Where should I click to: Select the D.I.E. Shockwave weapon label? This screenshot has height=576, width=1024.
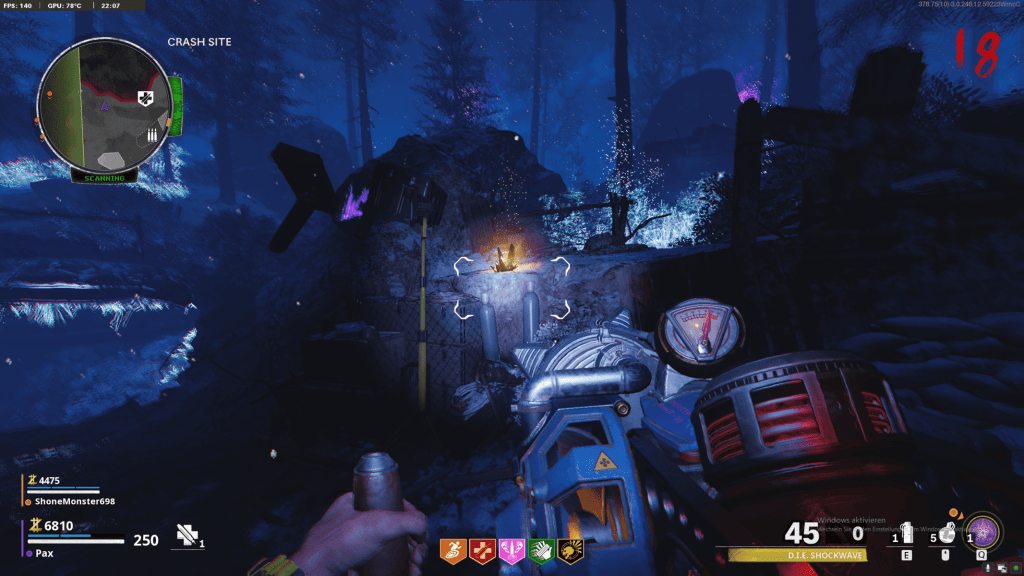(x=796, y=554)
